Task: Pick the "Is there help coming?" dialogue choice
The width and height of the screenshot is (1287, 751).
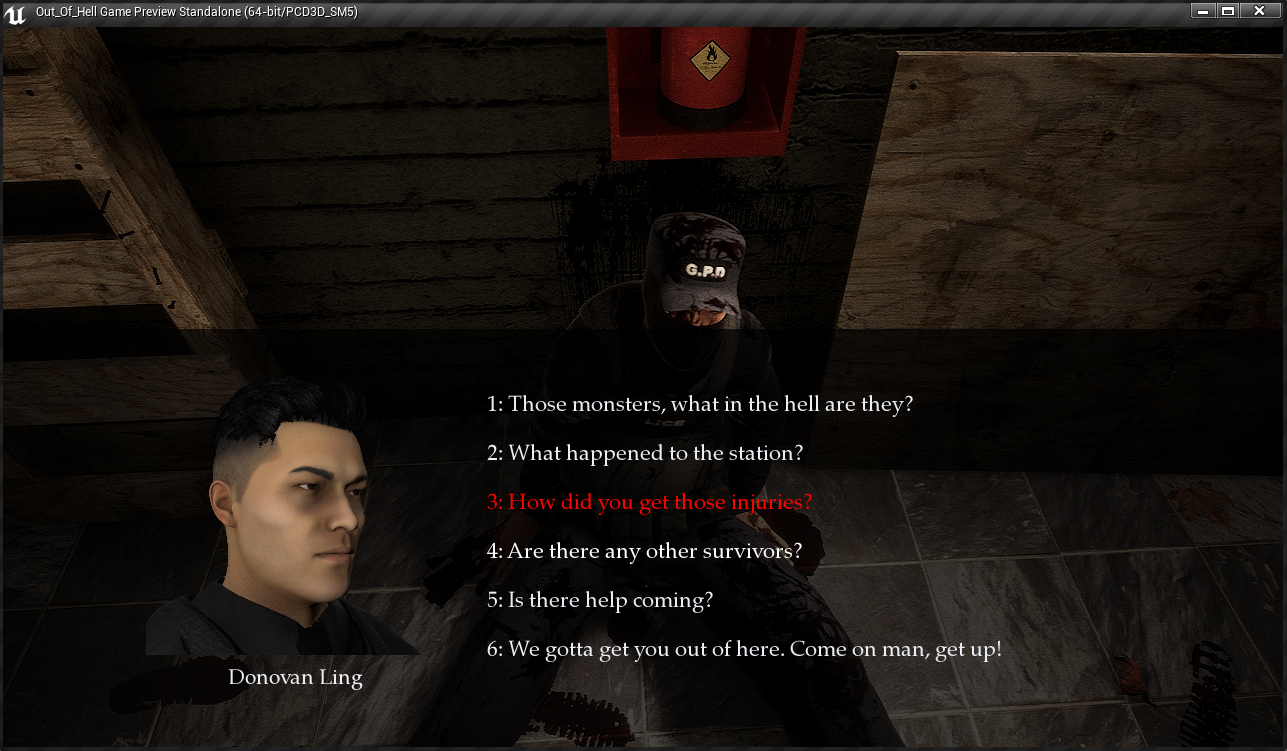Action: (x=600, y=600)
